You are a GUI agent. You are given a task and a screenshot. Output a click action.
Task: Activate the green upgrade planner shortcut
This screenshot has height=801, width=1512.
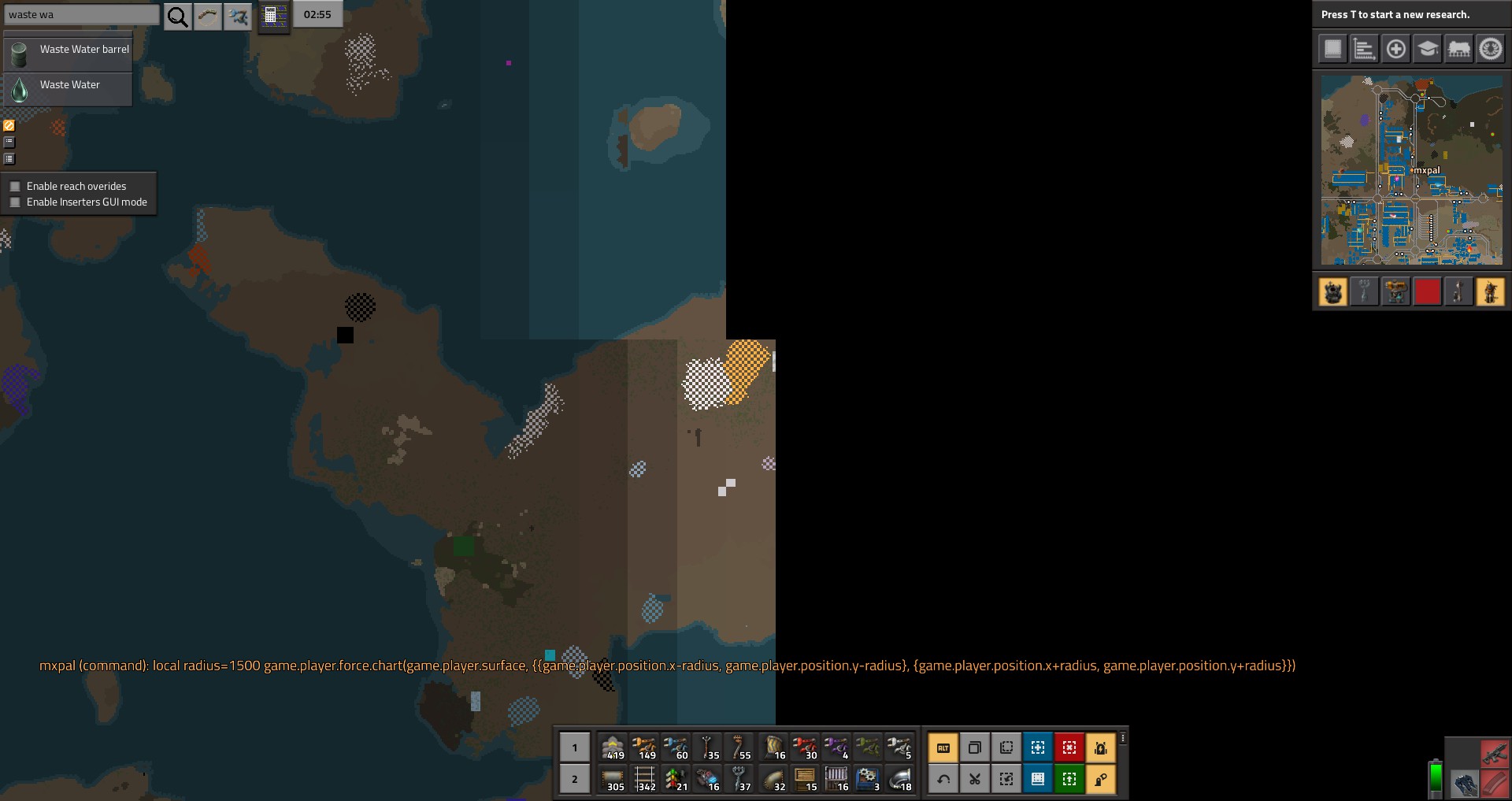(1069, 779)
